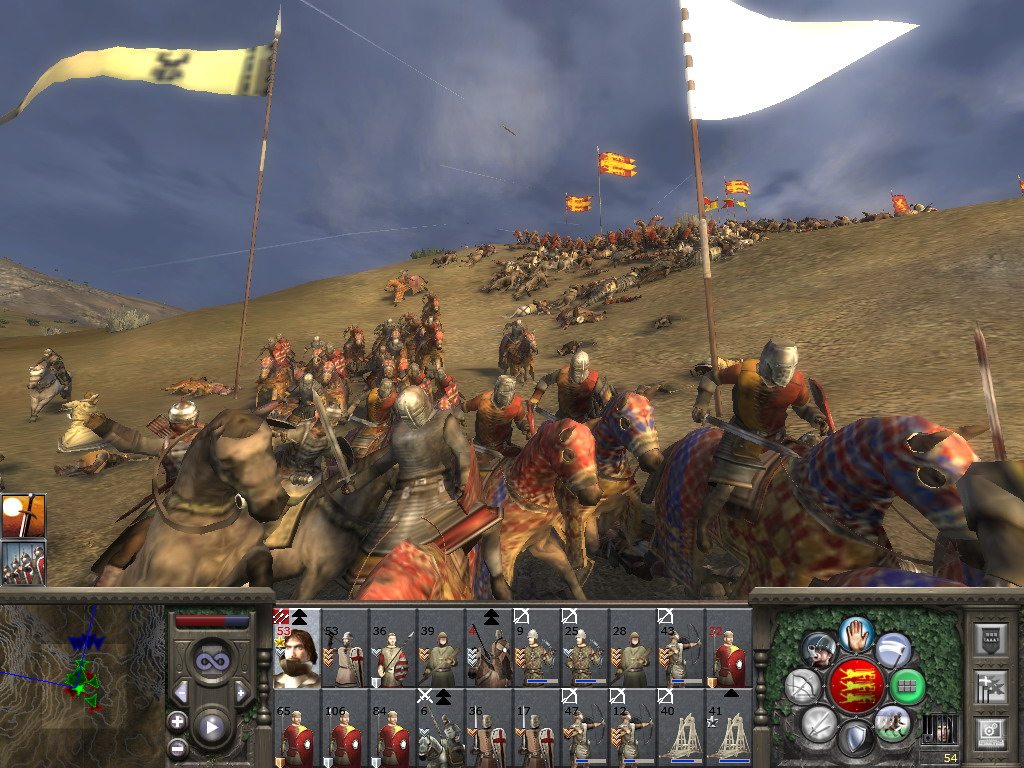1024x768 pixels.
Task: Click the halt button with raised hand
Action: tap(855, 633)
